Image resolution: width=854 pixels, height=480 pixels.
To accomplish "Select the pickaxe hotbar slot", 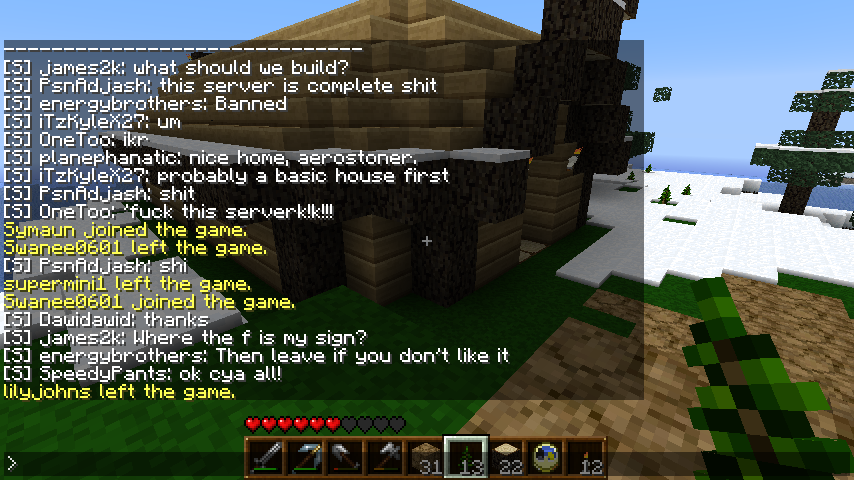I will pyautogui.click(x=306, y=458).
